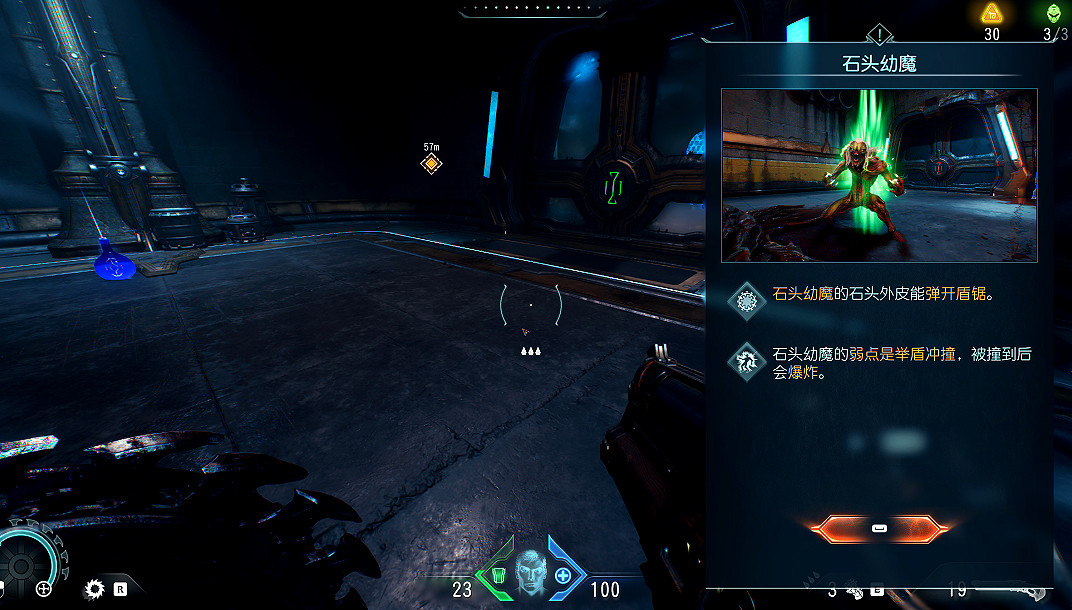Click the orange 57m objective marker
This screenshot has height=610, width=1072.
(x=431, y=163)
